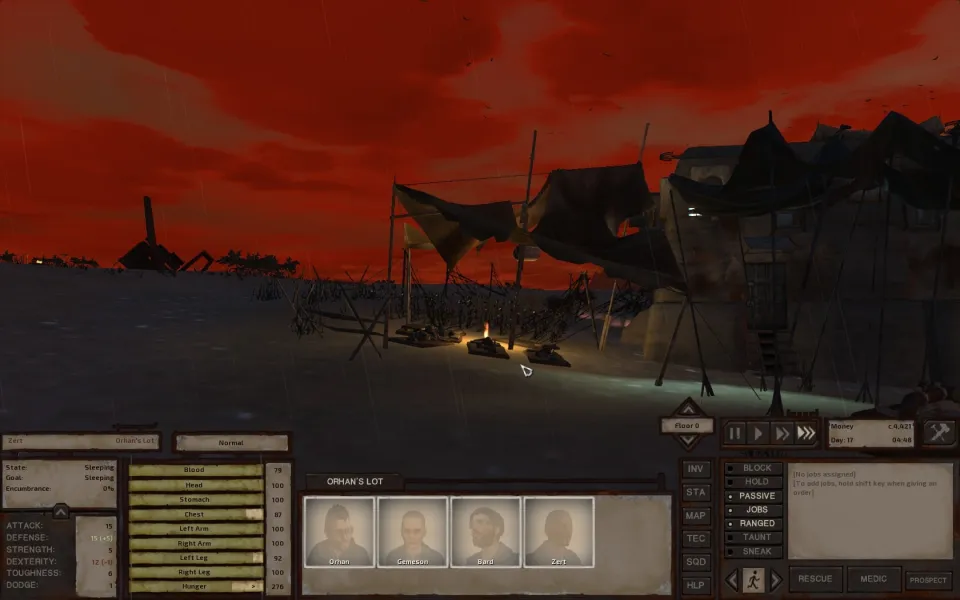Select Bard's character portrait
This screenshot has height=600, width=960.
pos(485,532)
